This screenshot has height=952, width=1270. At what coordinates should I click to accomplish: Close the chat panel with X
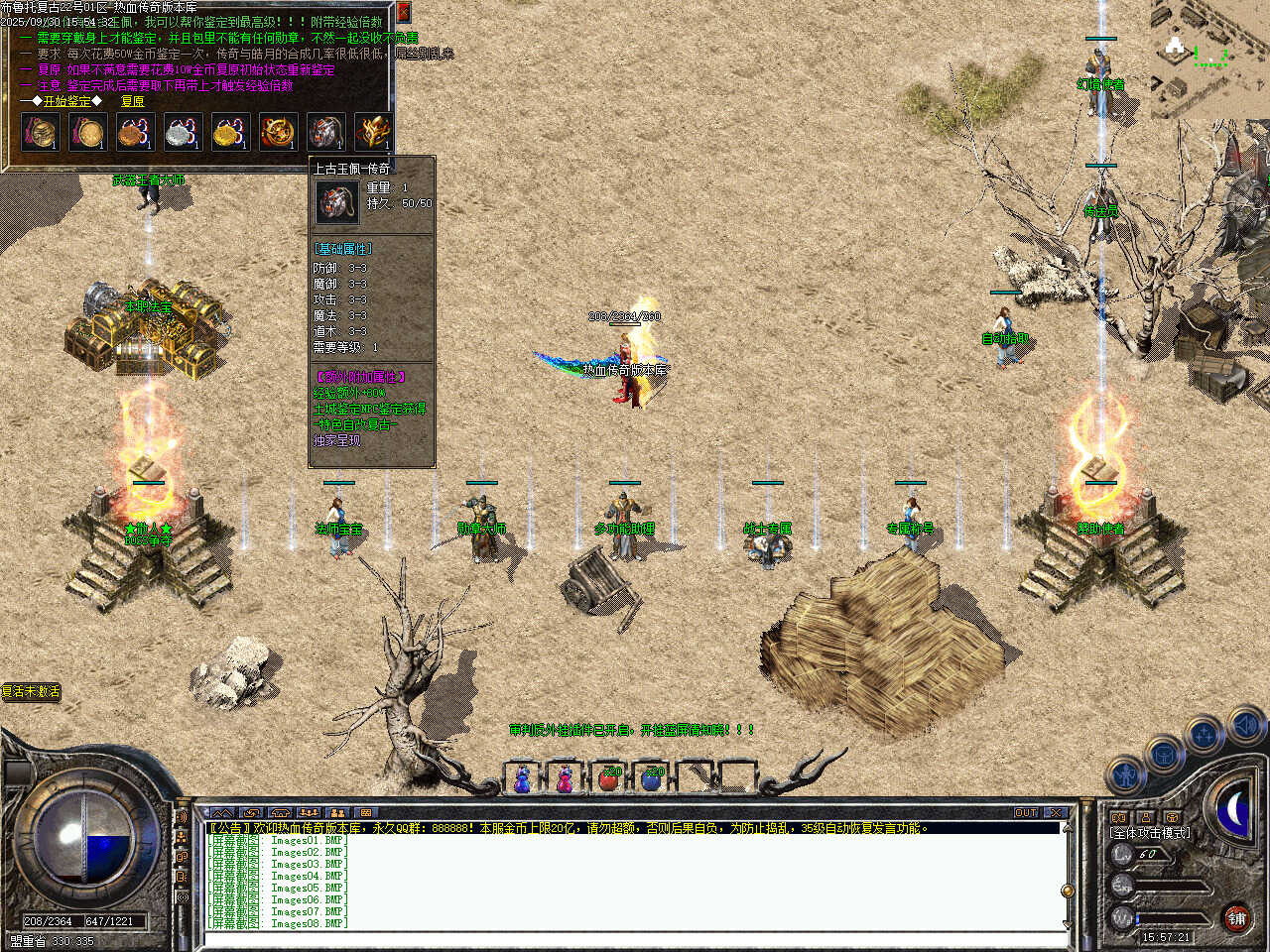(1055, 813)
